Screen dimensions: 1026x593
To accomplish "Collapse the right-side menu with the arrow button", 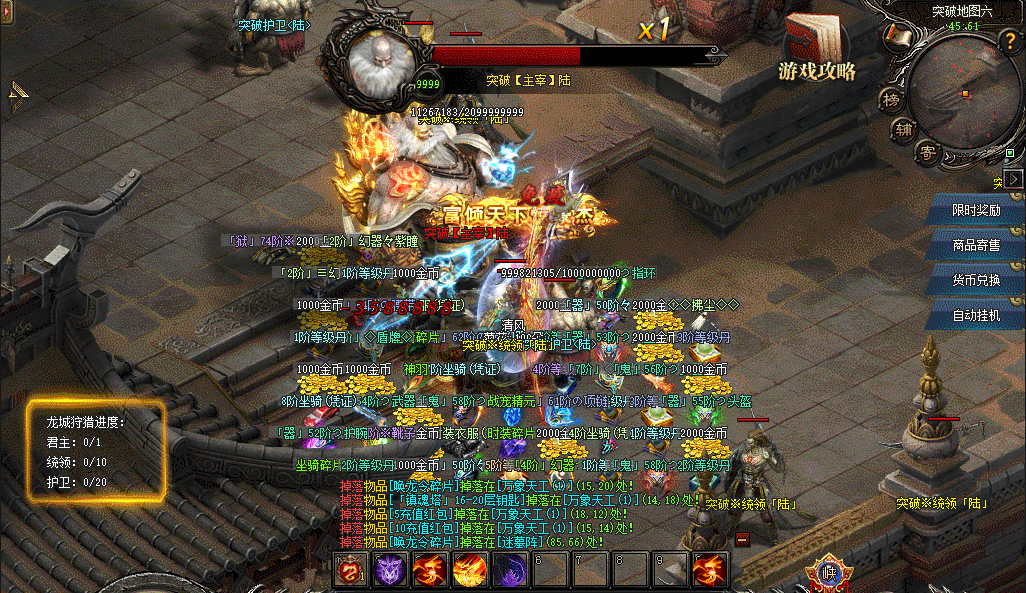I will (1014, 178).
